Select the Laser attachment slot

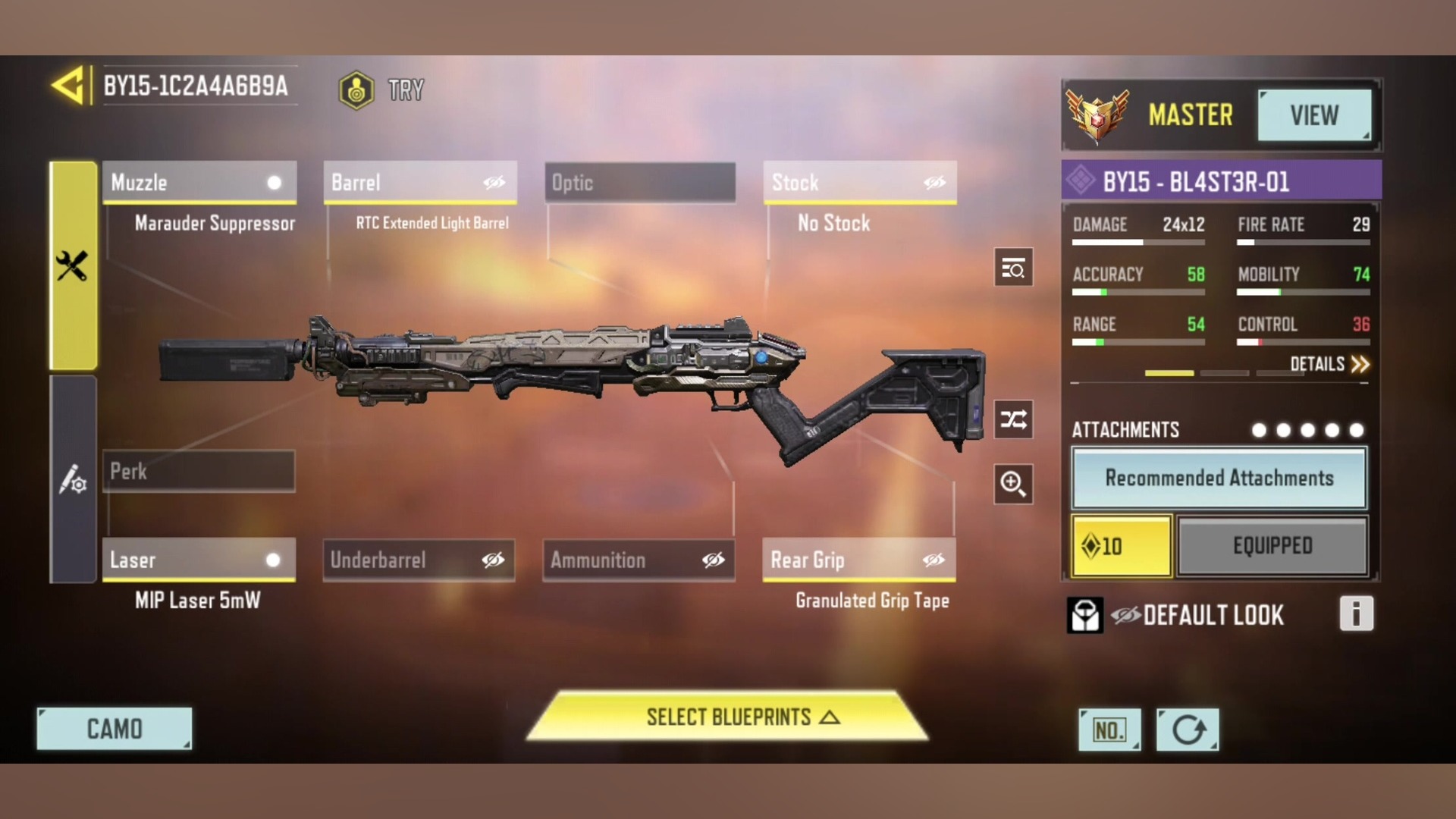coord(199,560)
